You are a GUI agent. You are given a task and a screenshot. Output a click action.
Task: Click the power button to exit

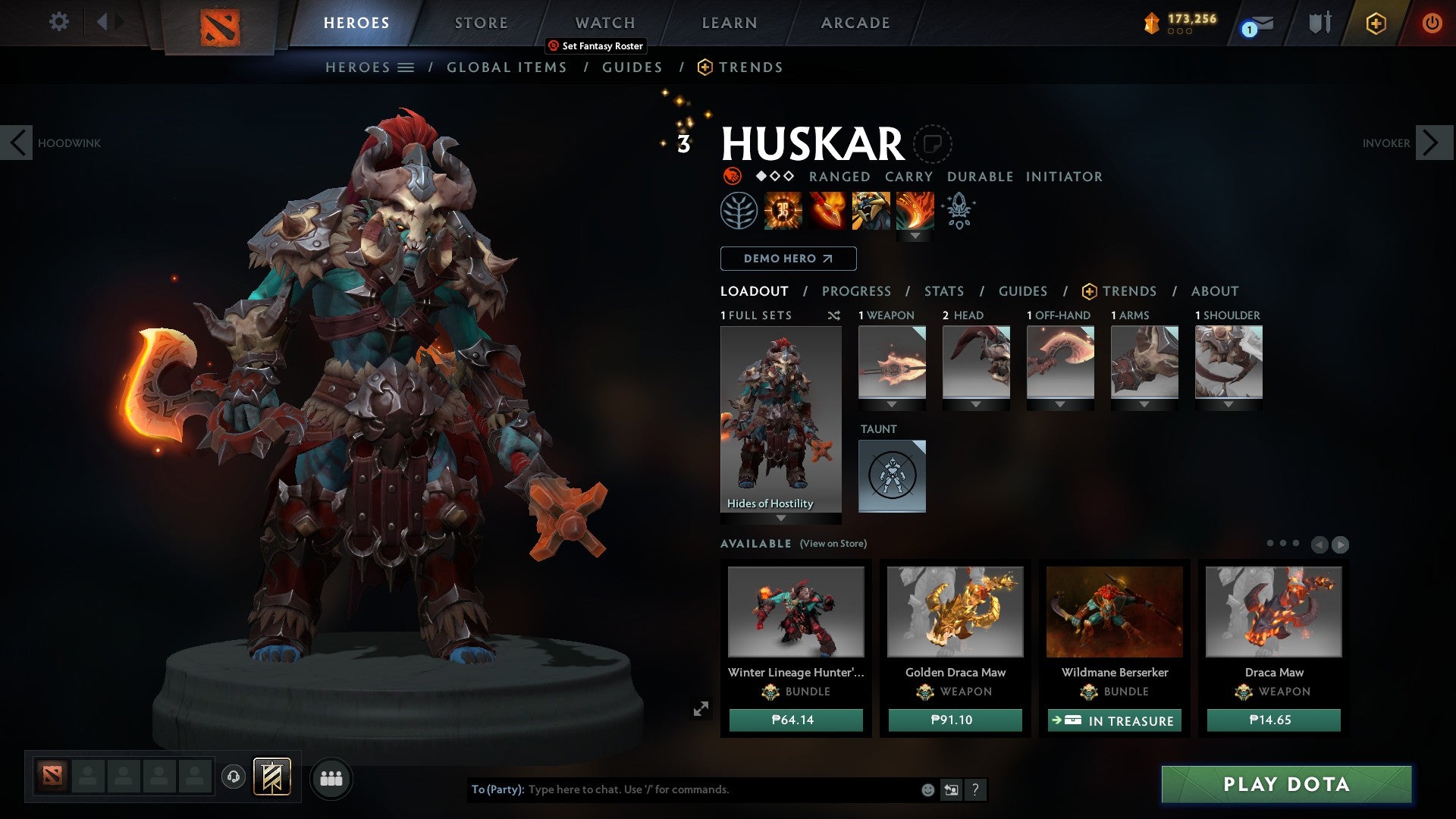pos(1432,23)
